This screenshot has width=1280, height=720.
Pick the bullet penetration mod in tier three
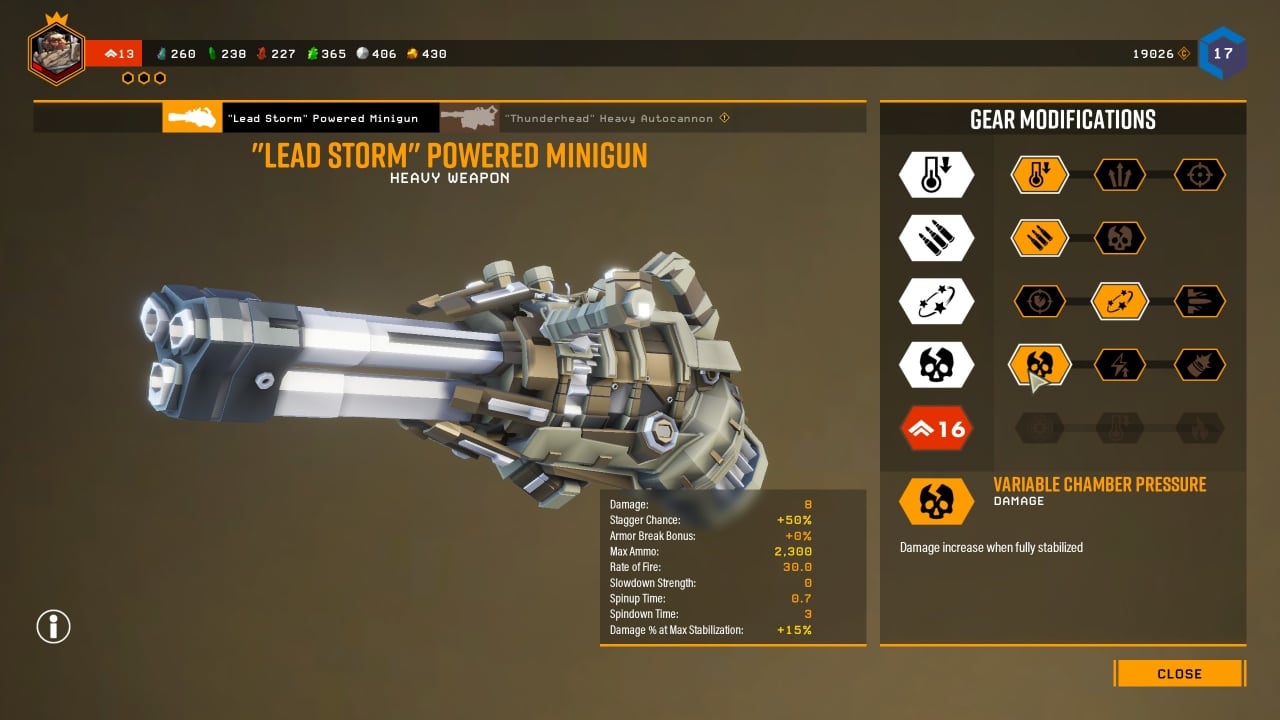click(1200, 301)
